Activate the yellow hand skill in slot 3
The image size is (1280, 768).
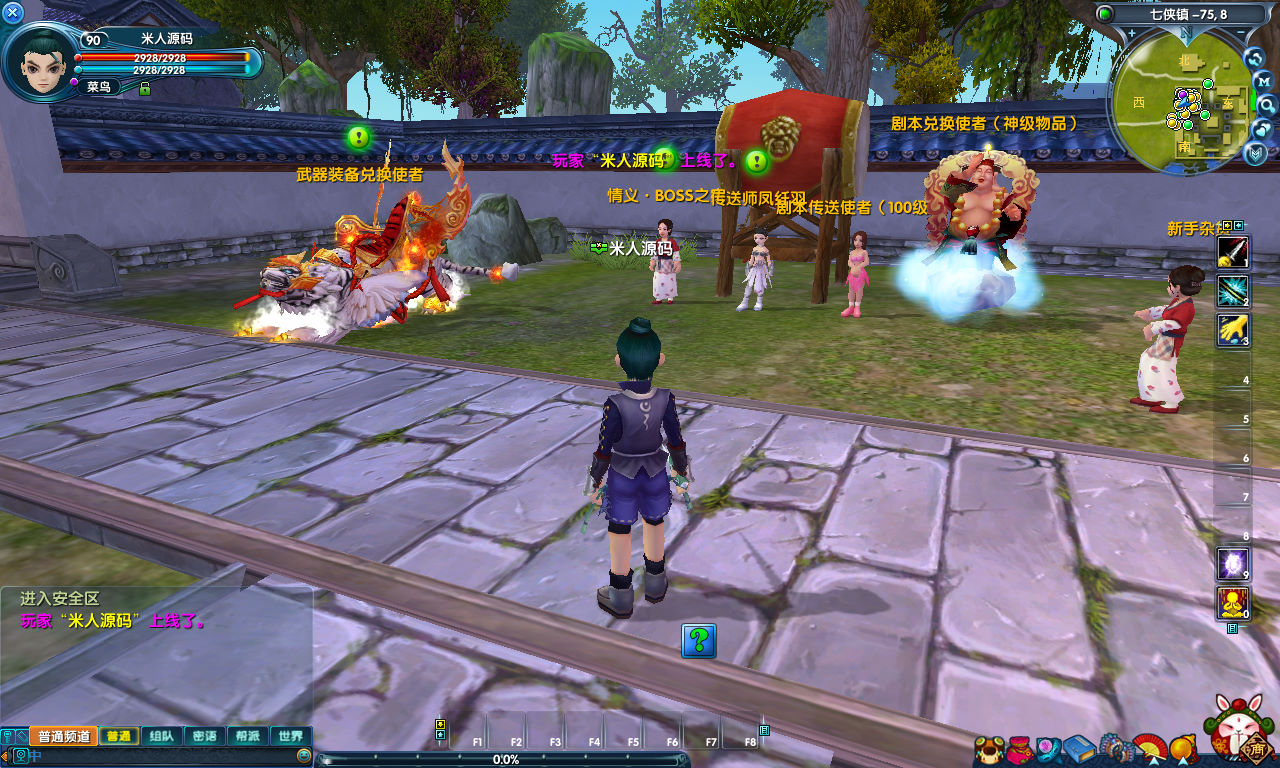click(1232, 329)
